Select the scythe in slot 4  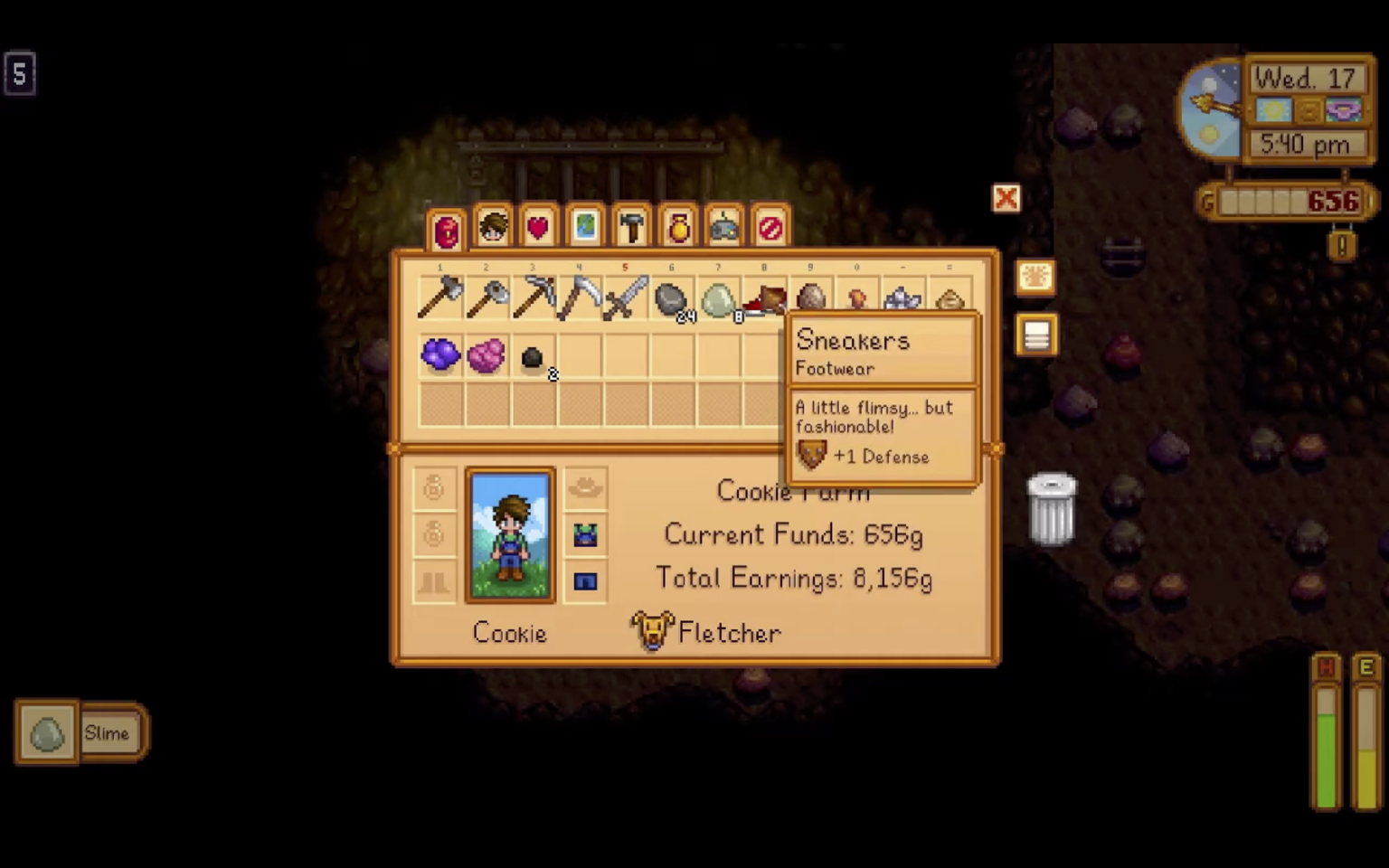coord(579,298)
